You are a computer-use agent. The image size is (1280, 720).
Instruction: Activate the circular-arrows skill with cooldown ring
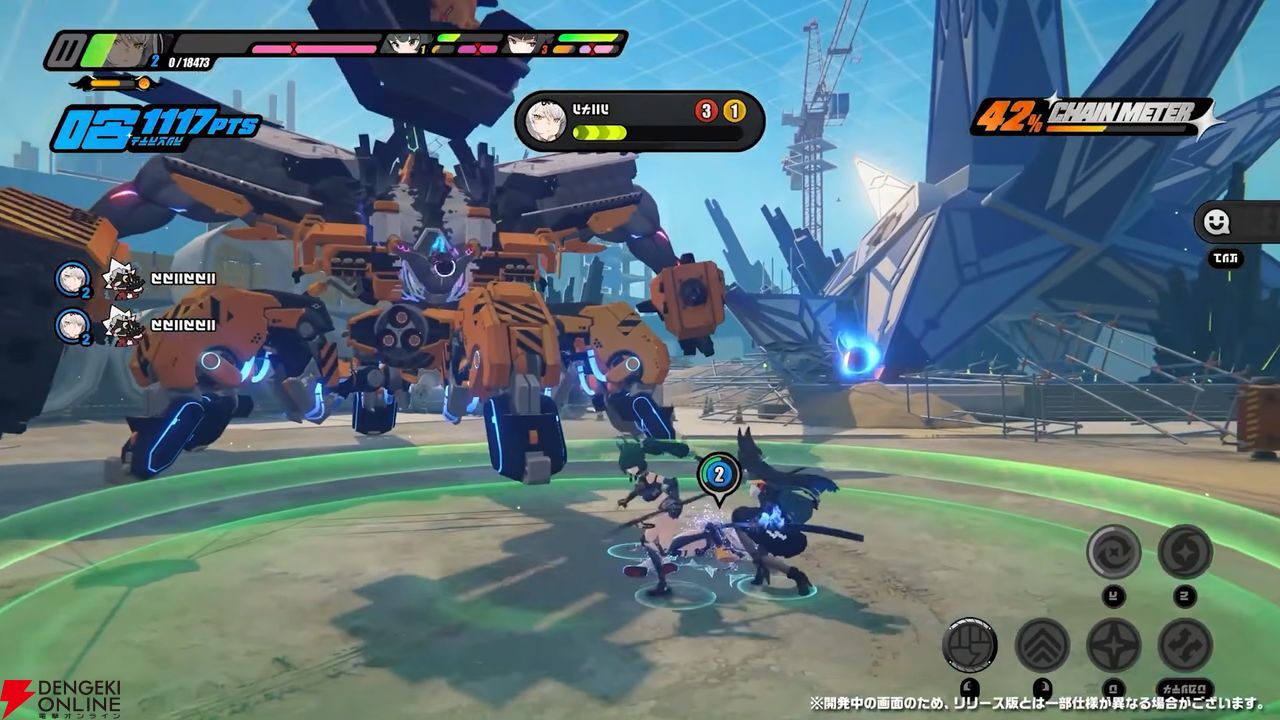point(1113,551)
